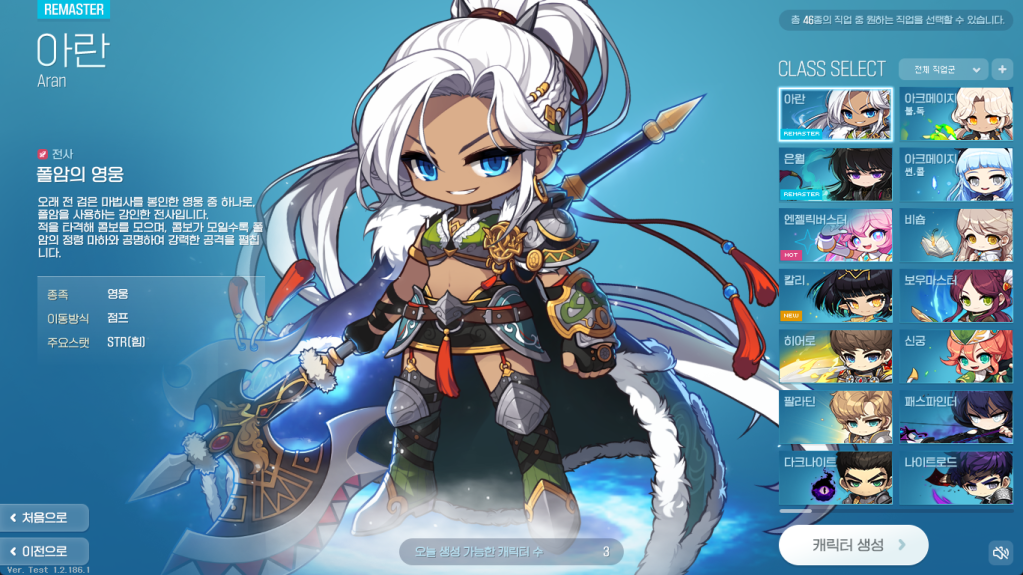Choose the Paladin (팔라딘) class tile
The height and width of the screenshot is (575, 1023).
tap(835, 418)
